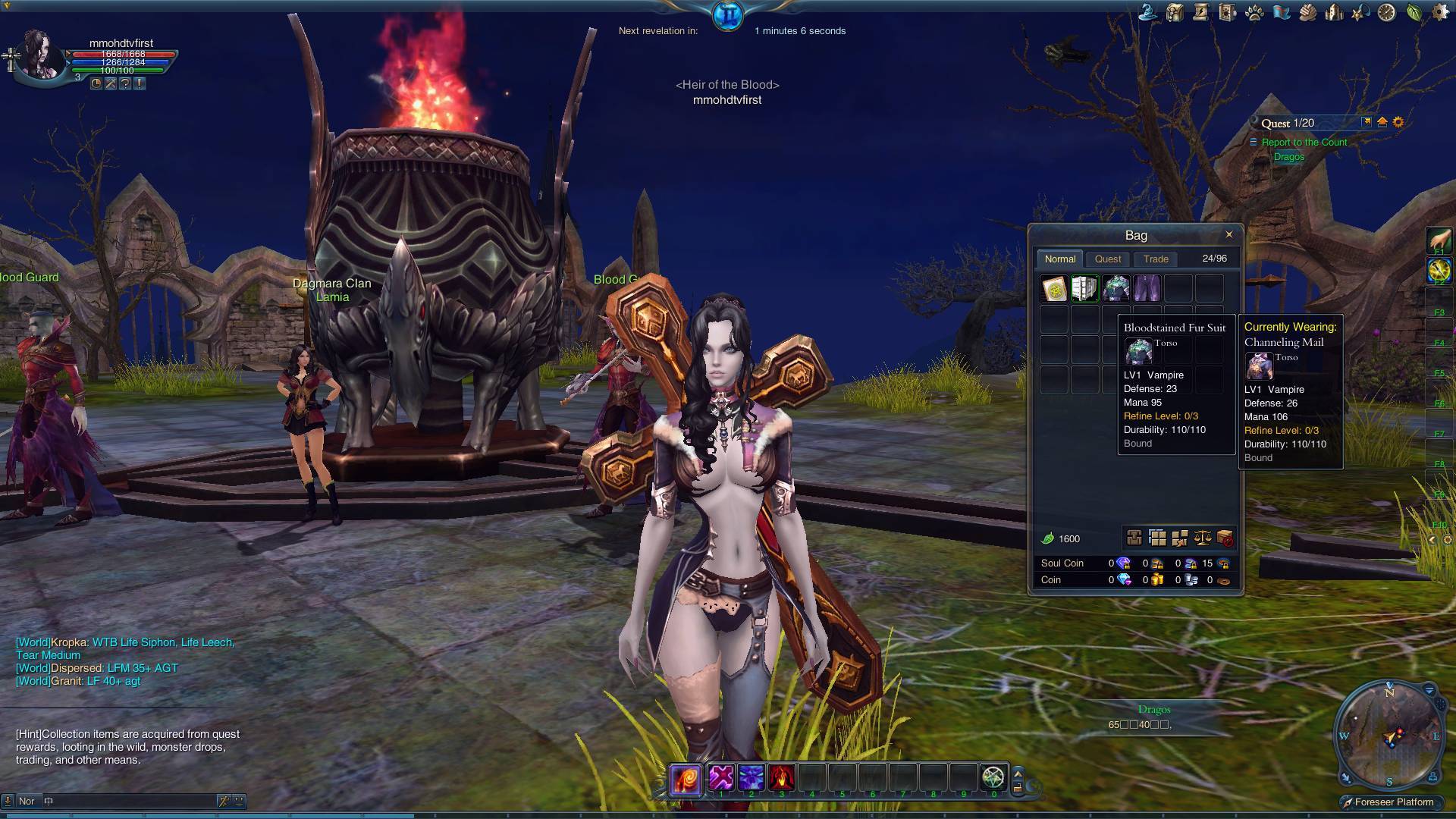Click the balance scales button in Bag
The image size is (1456, 819).
(x=1202, y=538)
